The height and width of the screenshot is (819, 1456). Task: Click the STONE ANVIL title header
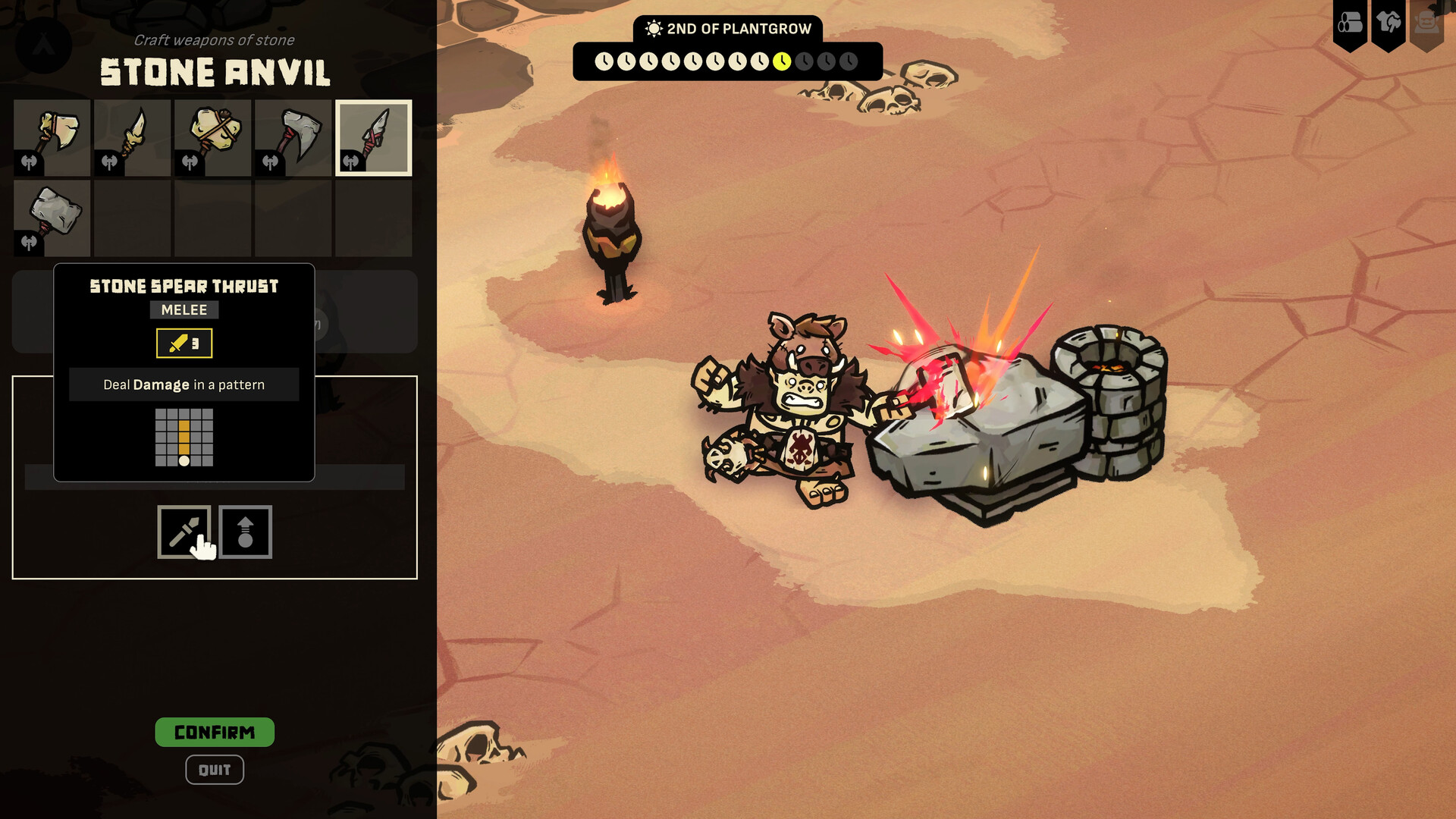tap(215, 73)
